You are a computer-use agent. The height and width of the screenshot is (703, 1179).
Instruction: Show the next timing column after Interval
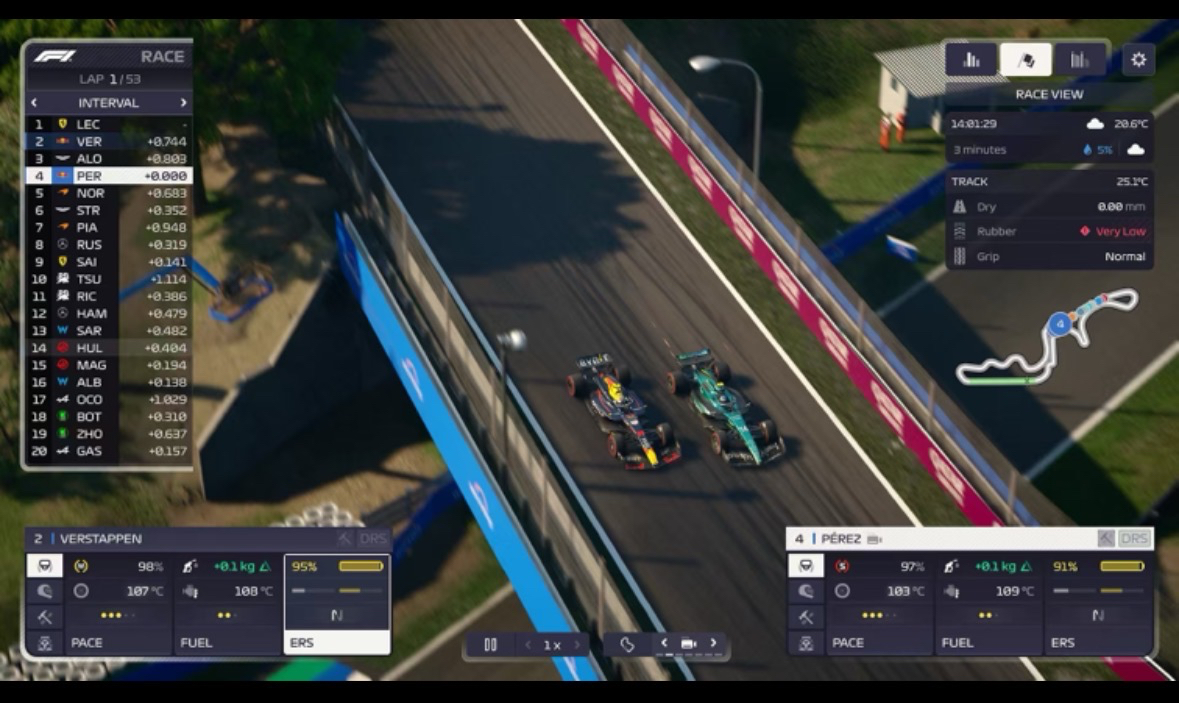183,102
